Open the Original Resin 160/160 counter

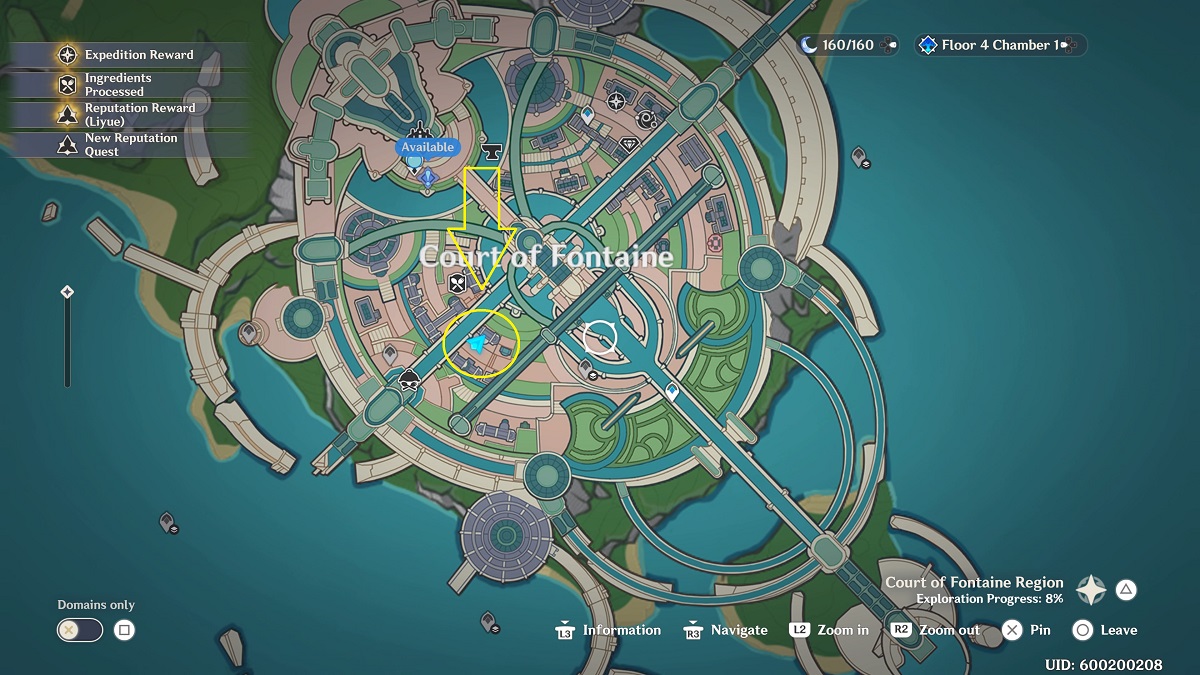(x=847, y=45)
